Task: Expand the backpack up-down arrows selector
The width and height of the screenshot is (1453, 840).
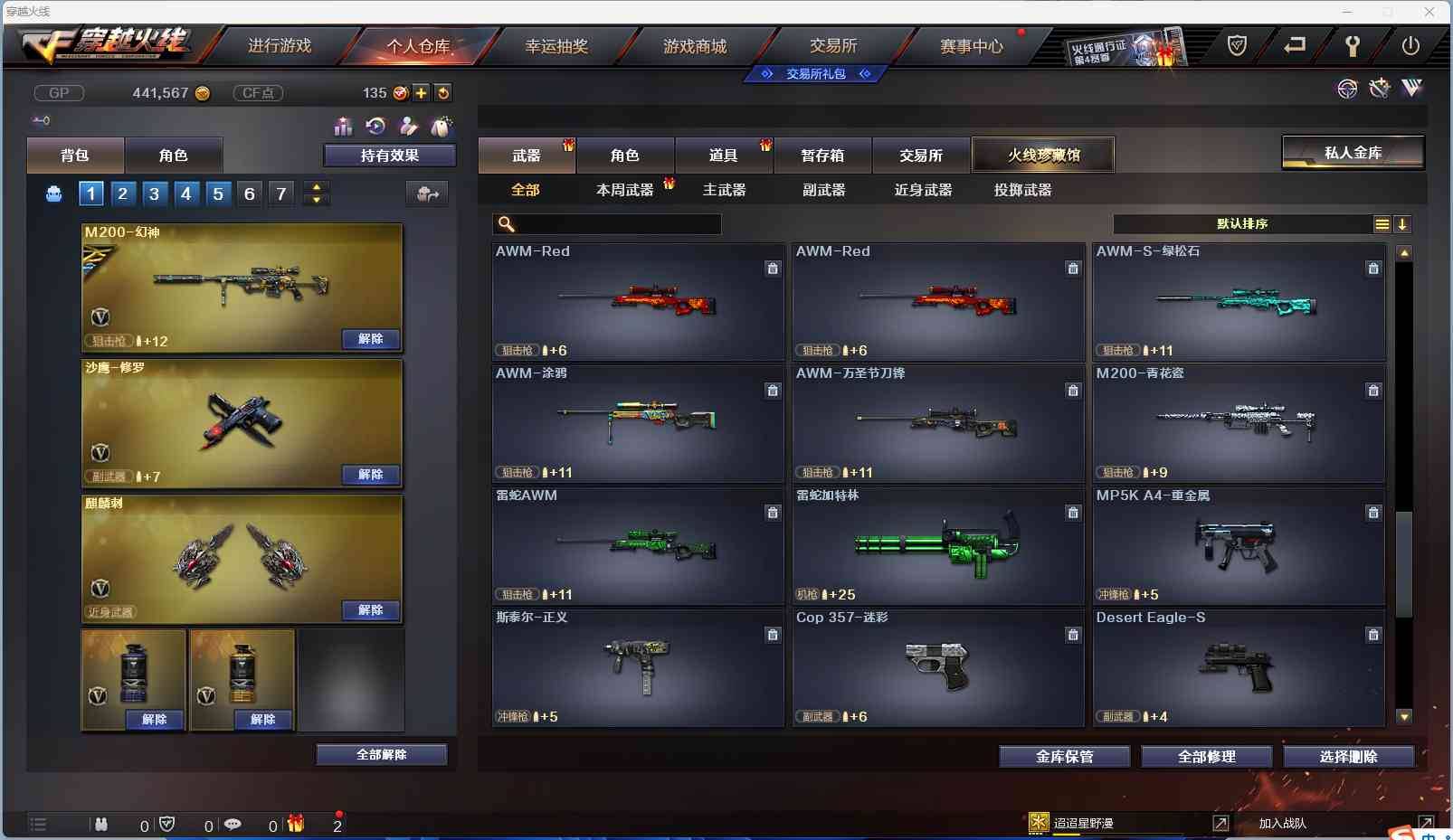Action: pos(316,193)
